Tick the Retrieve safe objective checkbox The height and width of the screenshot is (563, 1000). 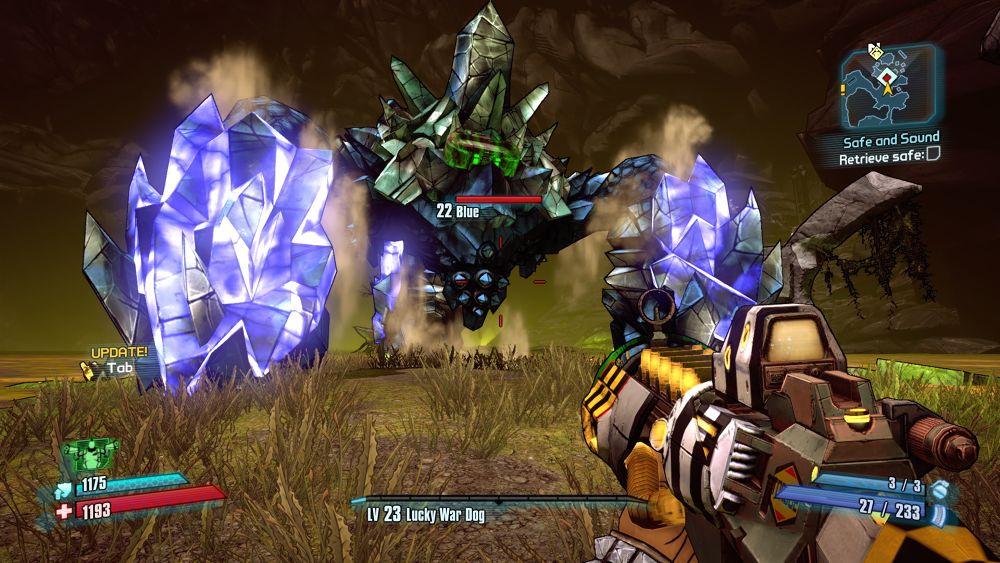pos(932,155)
